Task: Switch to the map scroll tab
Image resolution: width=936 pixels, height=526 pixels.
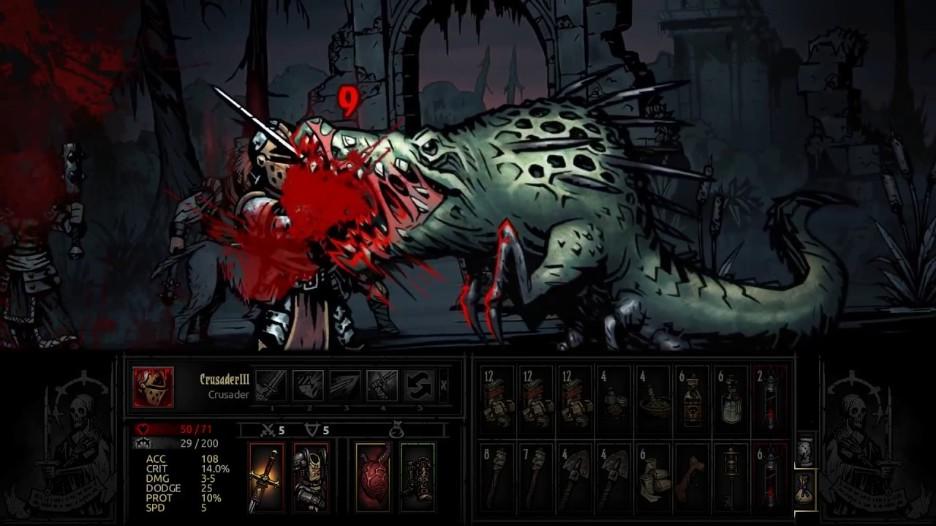Action: (x=806, y=450)
